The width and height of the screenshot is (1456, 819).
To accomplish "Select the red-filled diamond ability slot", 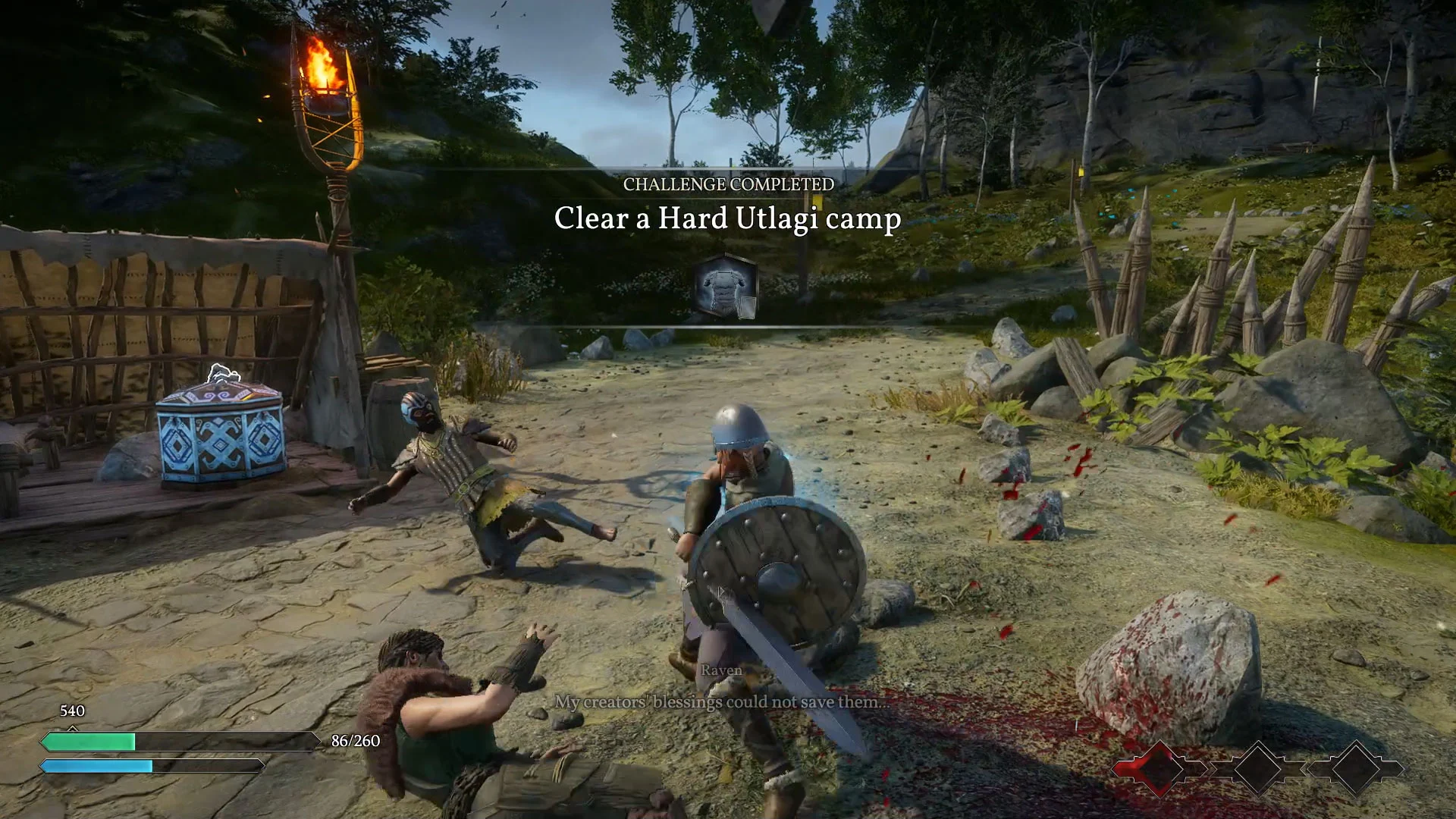I will click(x=1158, y=768).
